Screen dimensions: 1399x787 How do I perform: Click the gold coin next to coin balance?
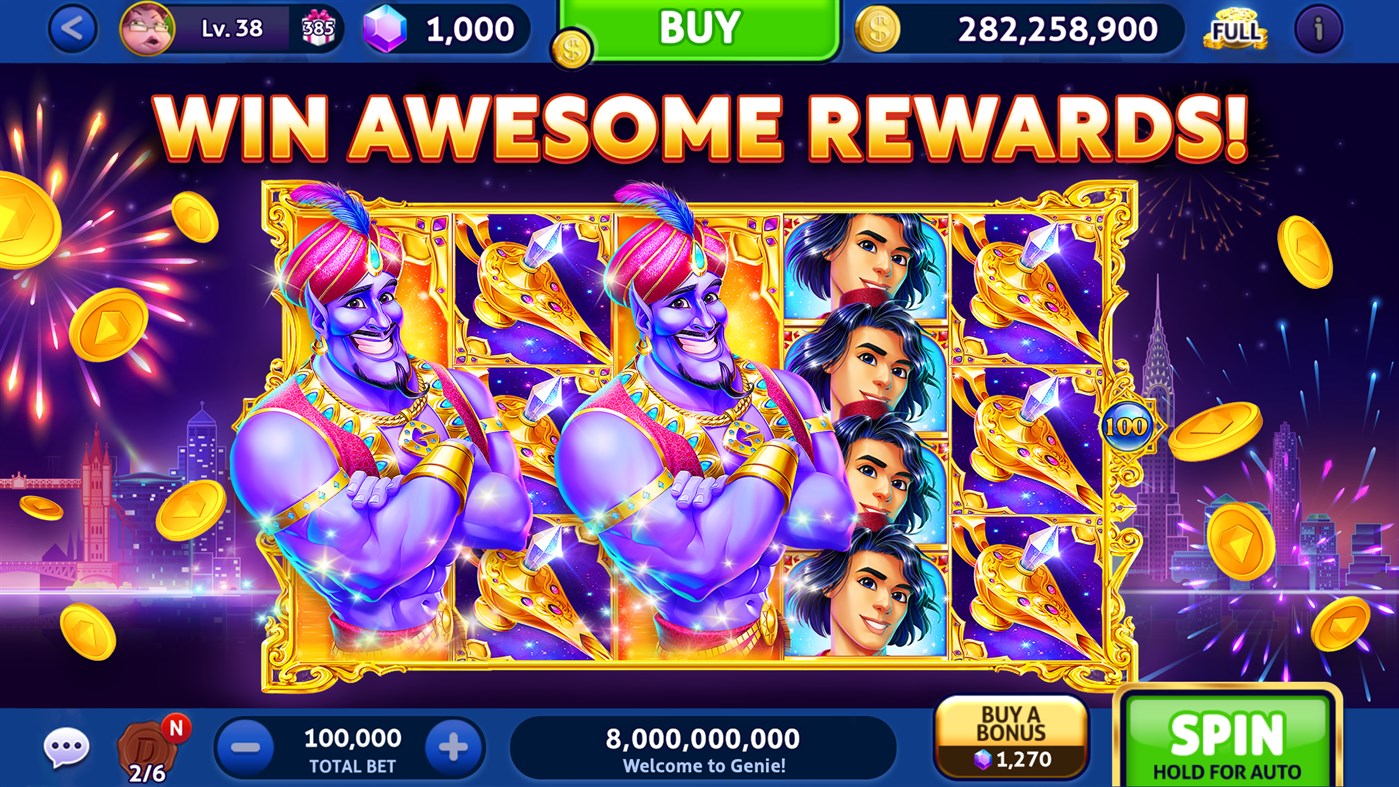877,30
